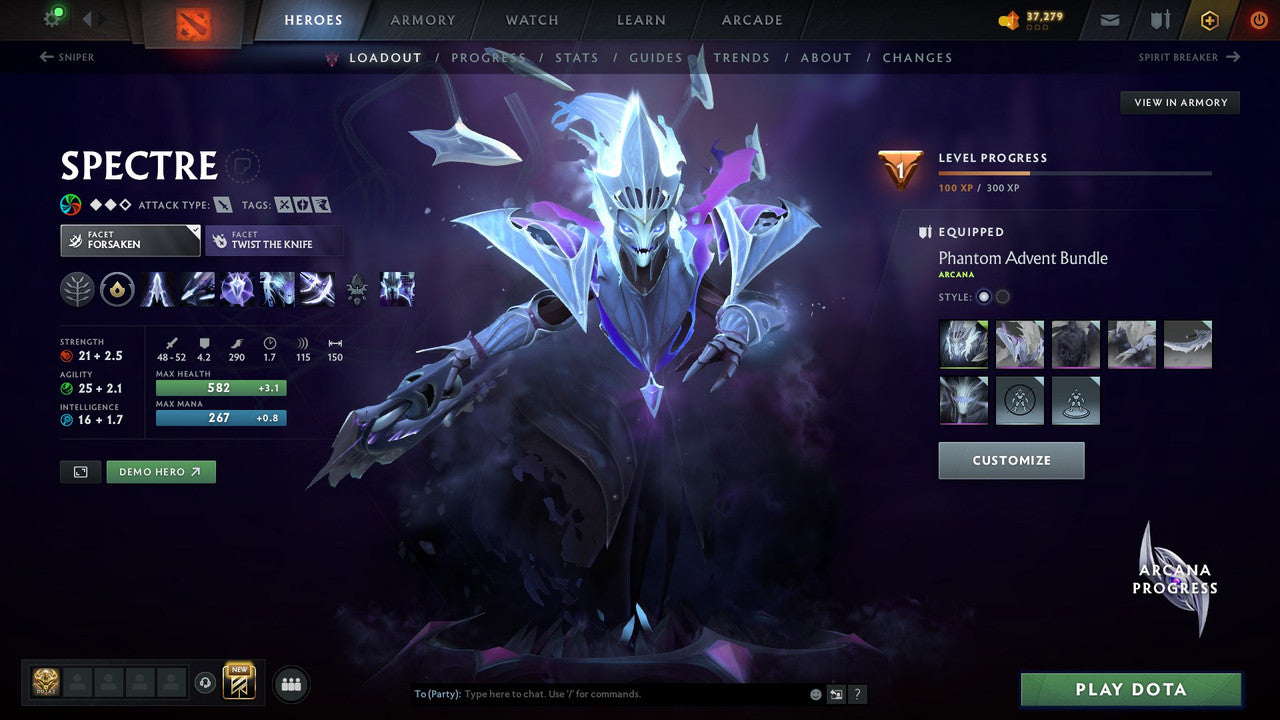
Task: Switch to the Guides tab
Action: pyautogui.click(x=655, y=57)
